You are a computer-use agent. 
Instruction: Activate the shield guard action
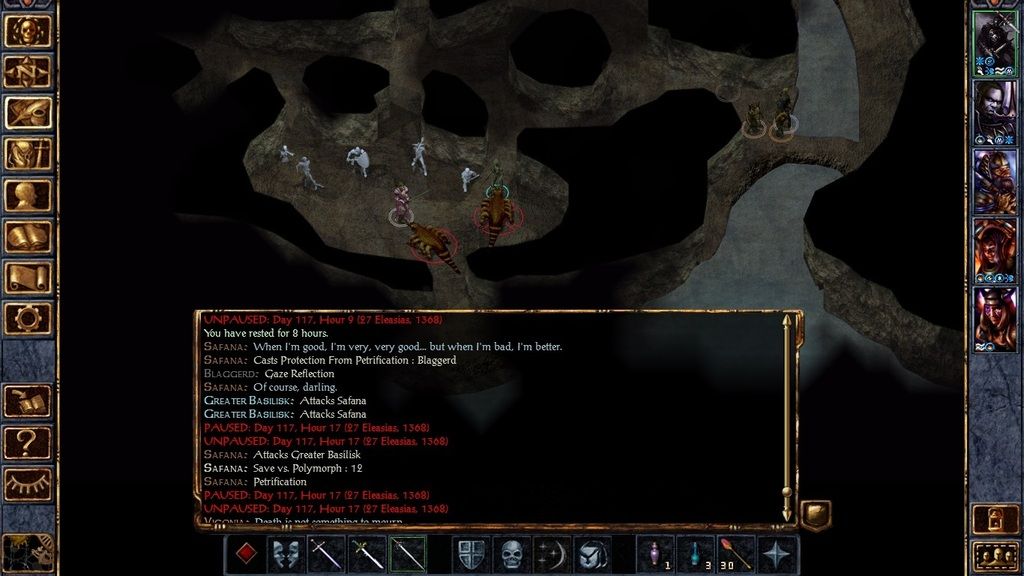(x=470, y=554)
